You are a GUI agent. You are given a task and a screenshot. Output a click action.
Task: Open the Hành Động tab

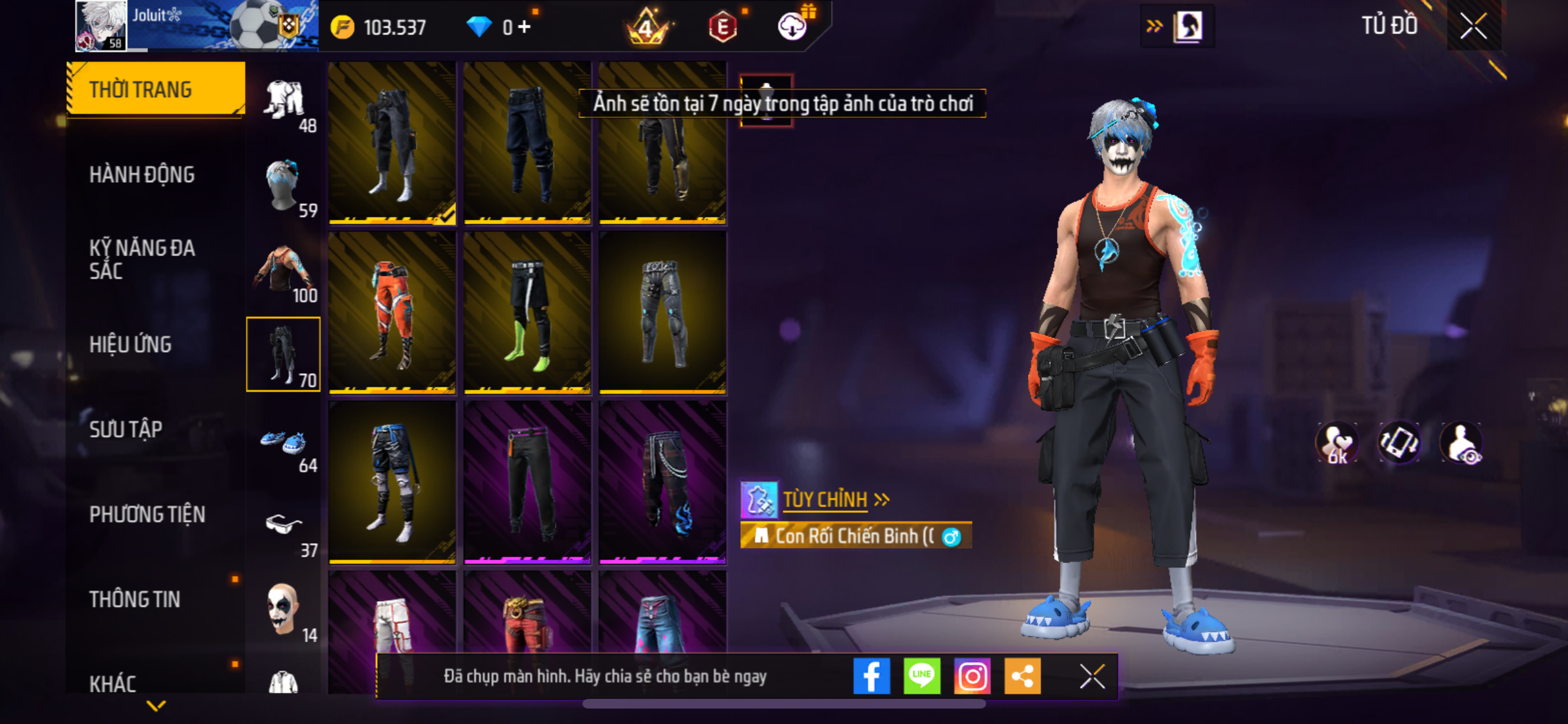[142, 174]
